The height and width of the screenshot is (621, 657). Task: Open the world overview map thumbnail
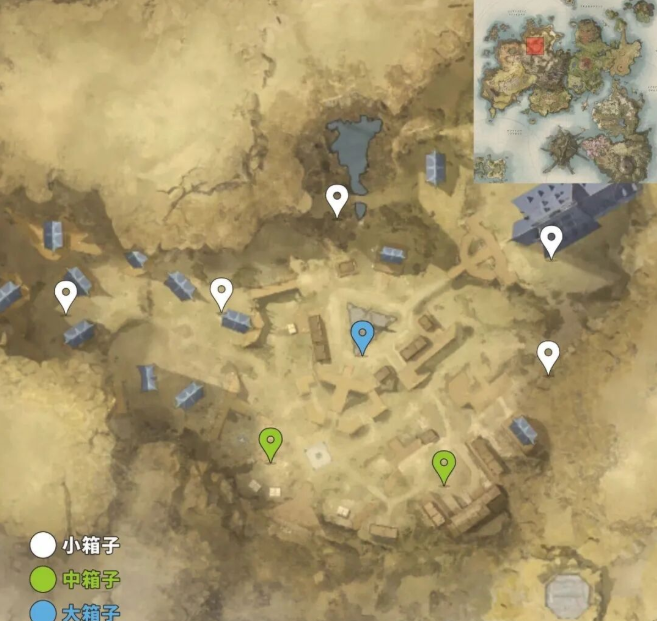point(565,93)
